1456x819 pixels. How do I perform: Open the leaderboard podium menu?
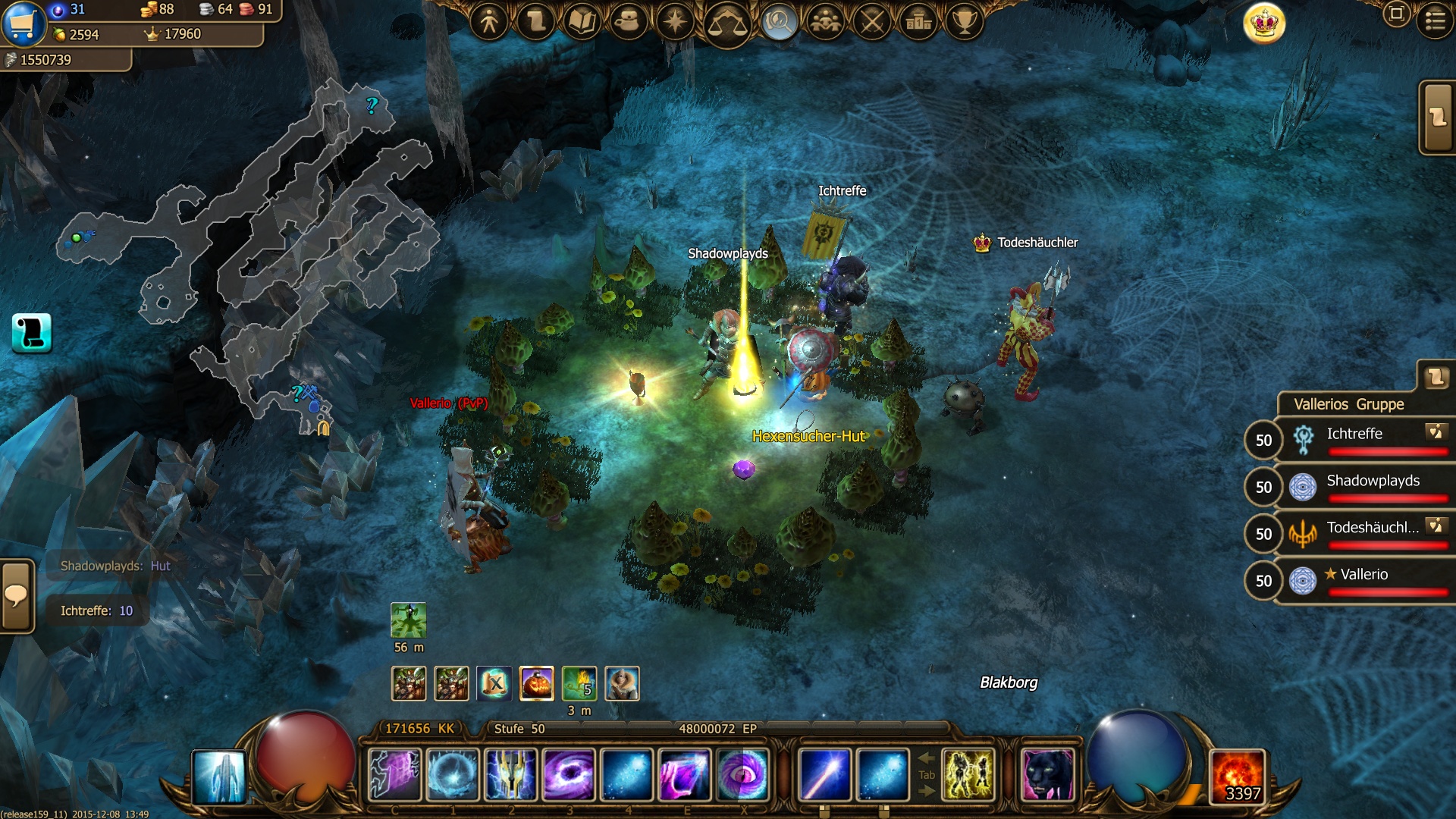[918, 21]
